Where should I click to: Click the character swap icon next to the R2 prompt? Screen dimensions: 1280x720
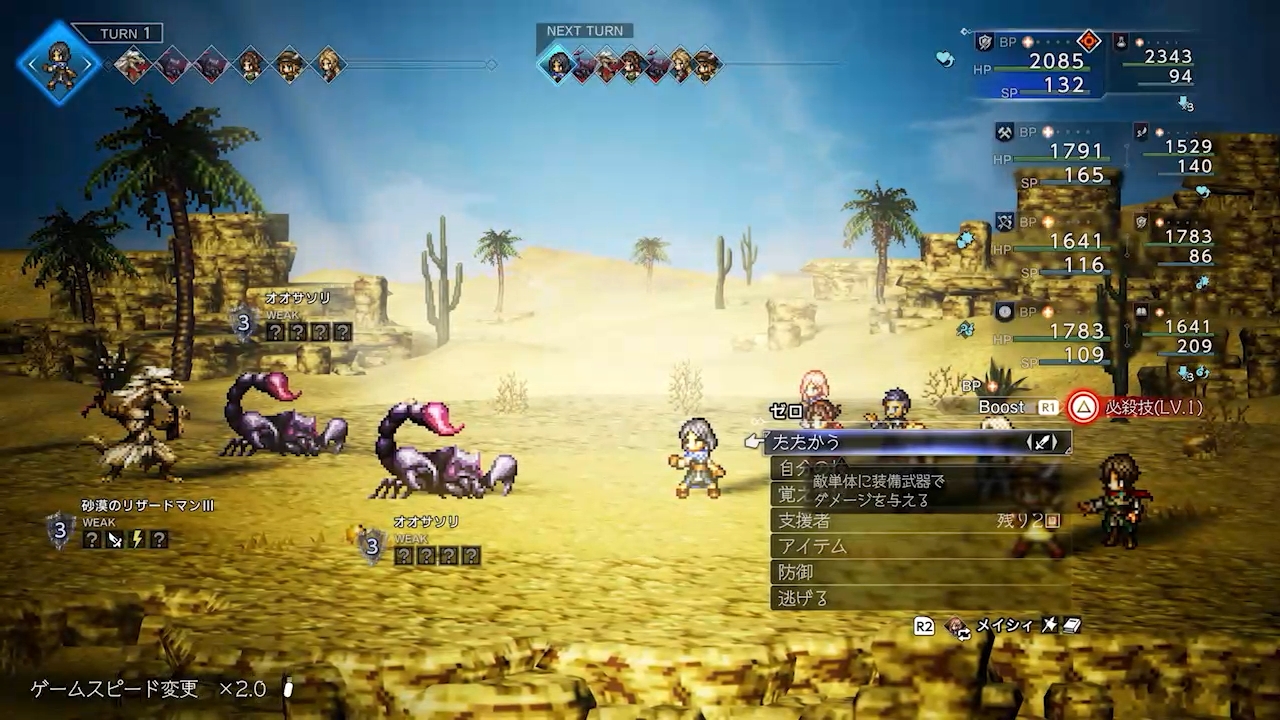click(958, 626)
